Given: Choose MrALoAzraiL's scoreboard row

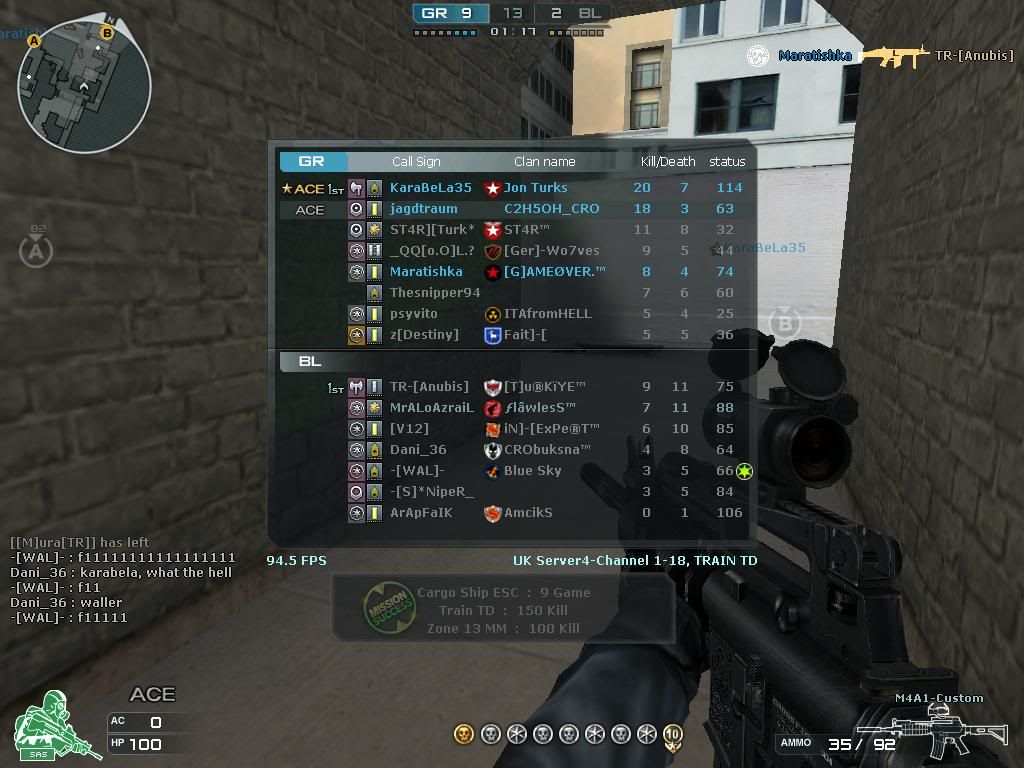Looking at the screenshot, I should pyautogui.click(x=431, y=408).
